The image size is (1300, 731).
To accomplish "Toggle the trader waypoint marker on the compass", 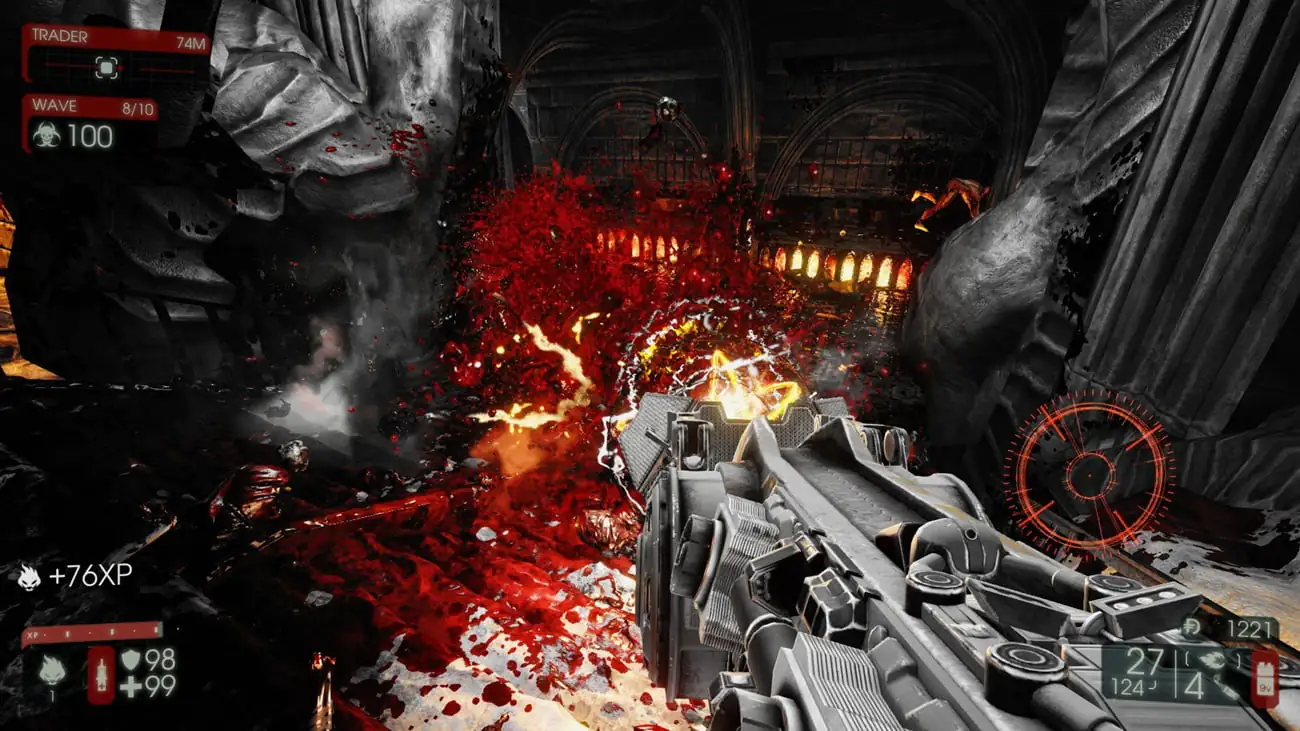I will click(x=106, y=66).
